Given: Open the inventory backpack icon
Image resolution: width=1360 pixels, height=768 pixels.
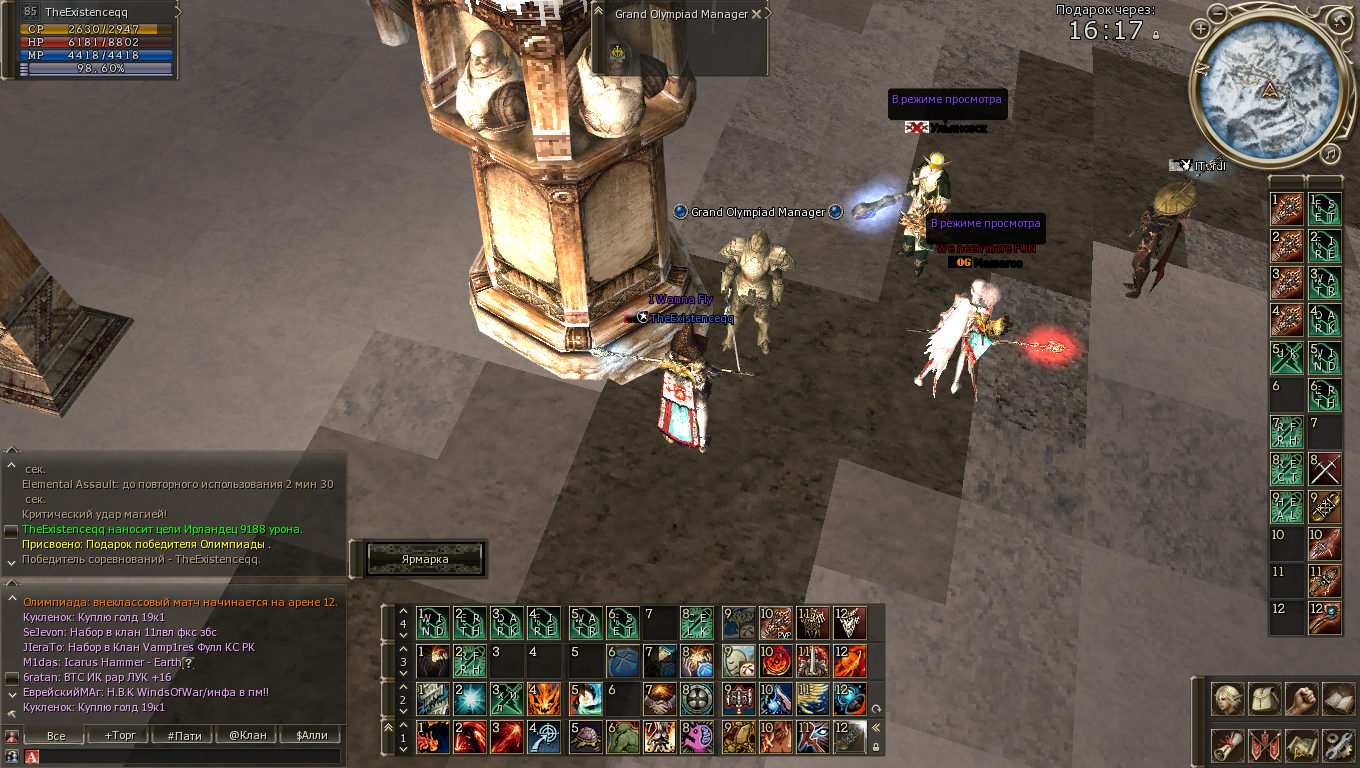Looking at the screenshot, I should [1264, 699].
